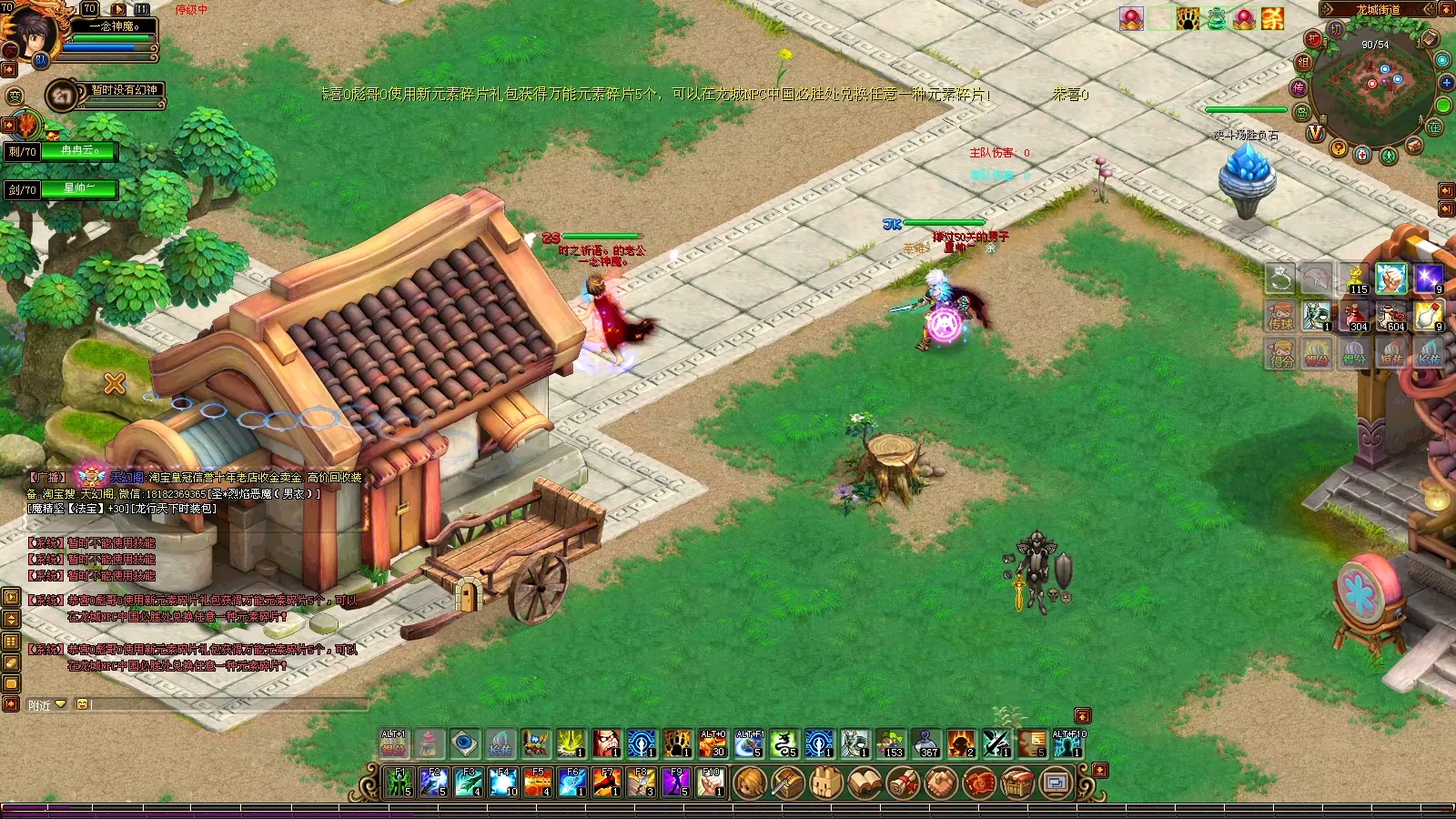
Task: Open the quest scroll icon
Action: coord(903,783)
